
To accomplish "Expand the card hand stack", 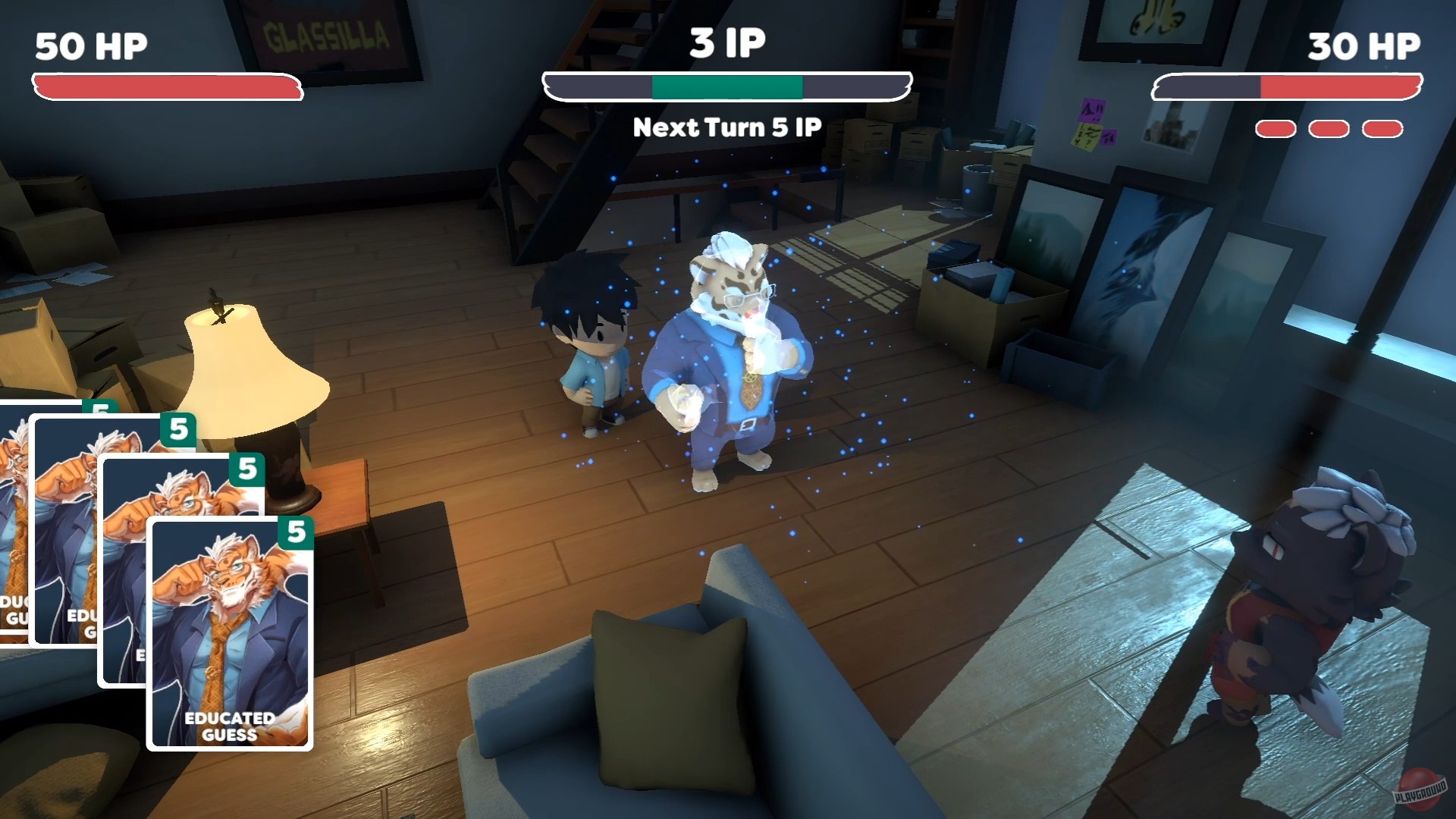I will 152,591.
